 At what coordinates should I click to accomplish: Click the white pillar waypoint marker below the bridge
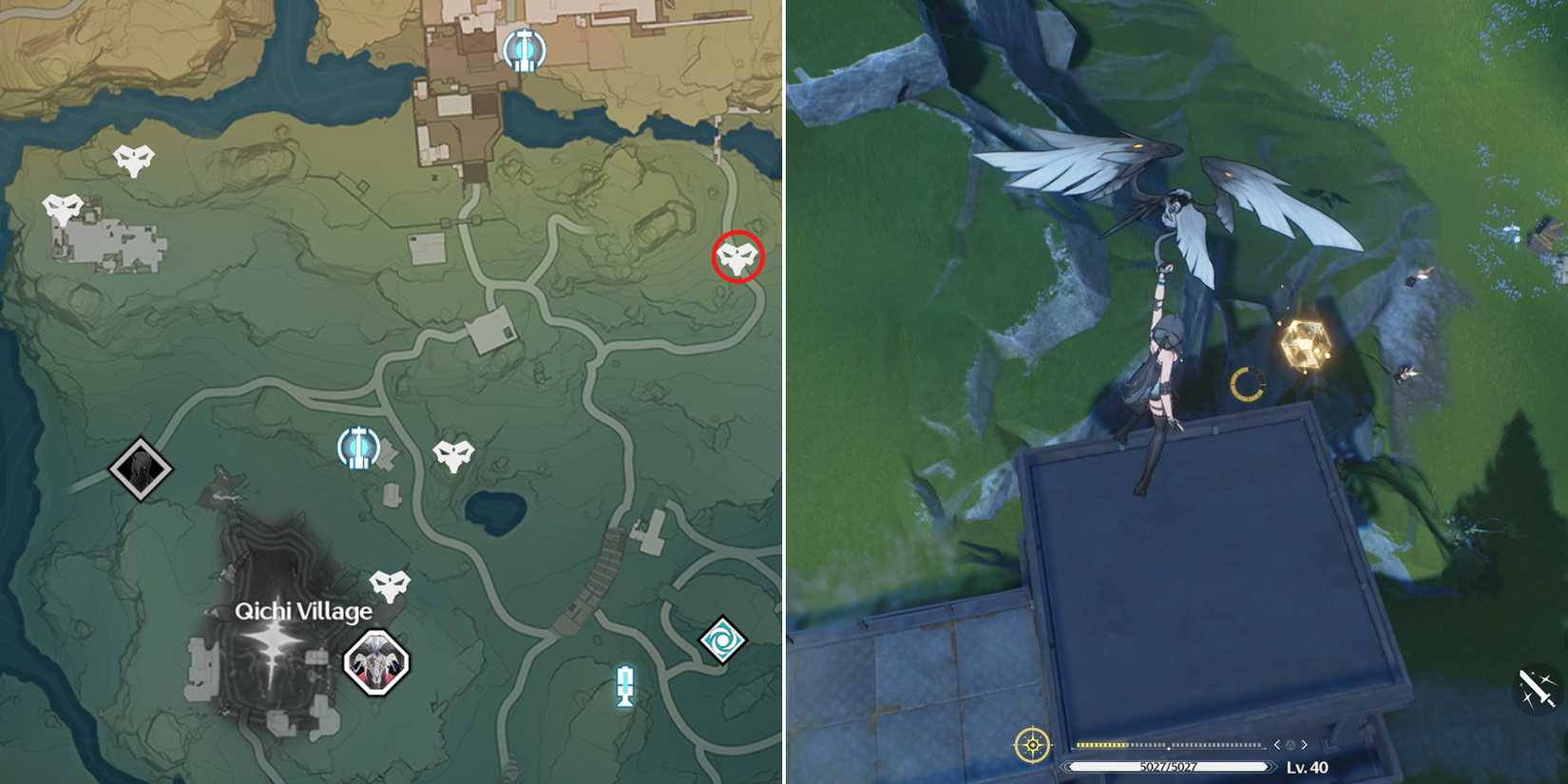click(624, 684)
